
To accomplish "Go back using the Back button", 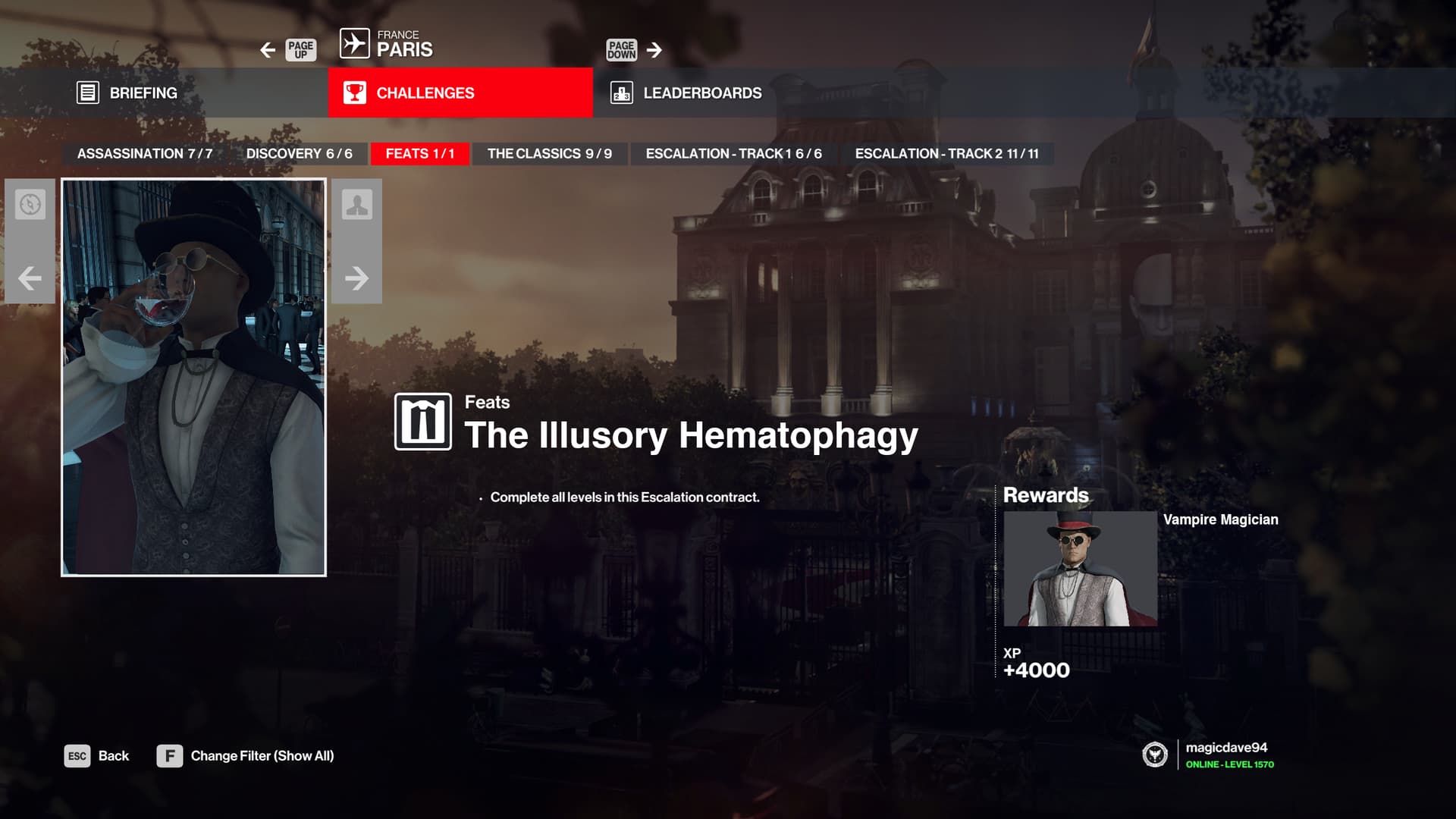I will coord(97,756).
